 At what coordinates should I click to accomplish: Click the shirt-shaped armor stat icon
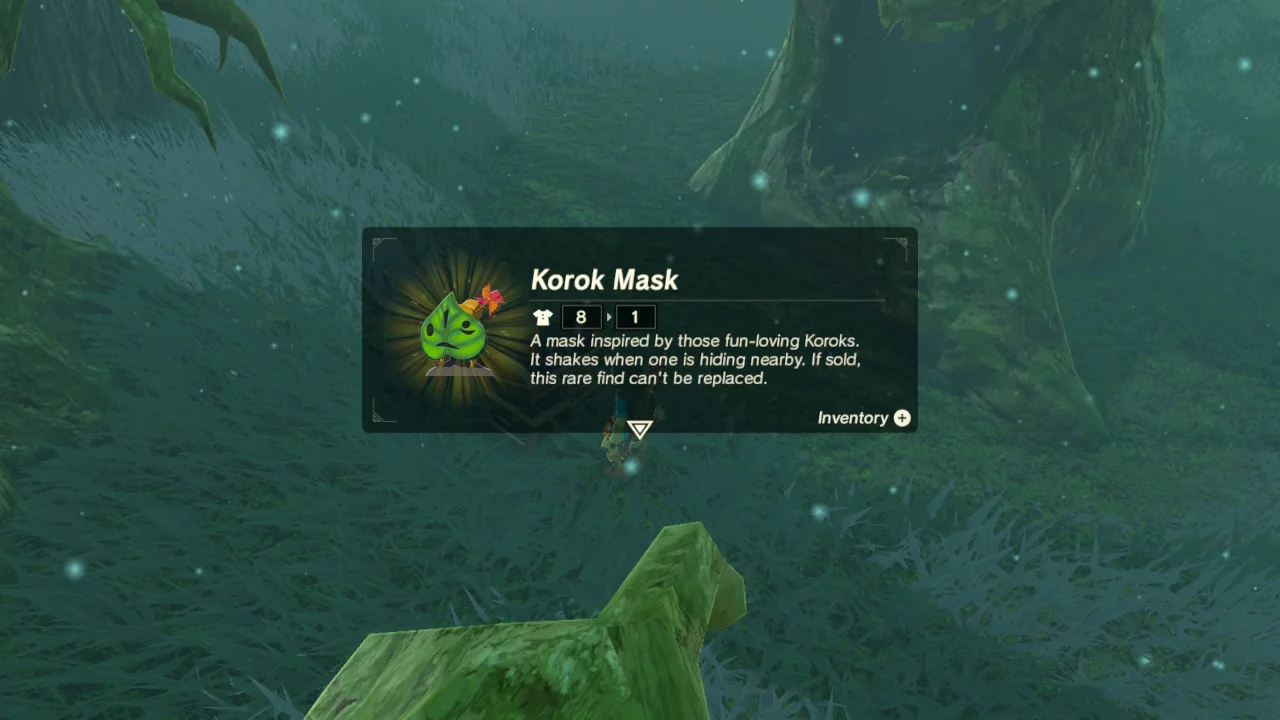[541, 317]
